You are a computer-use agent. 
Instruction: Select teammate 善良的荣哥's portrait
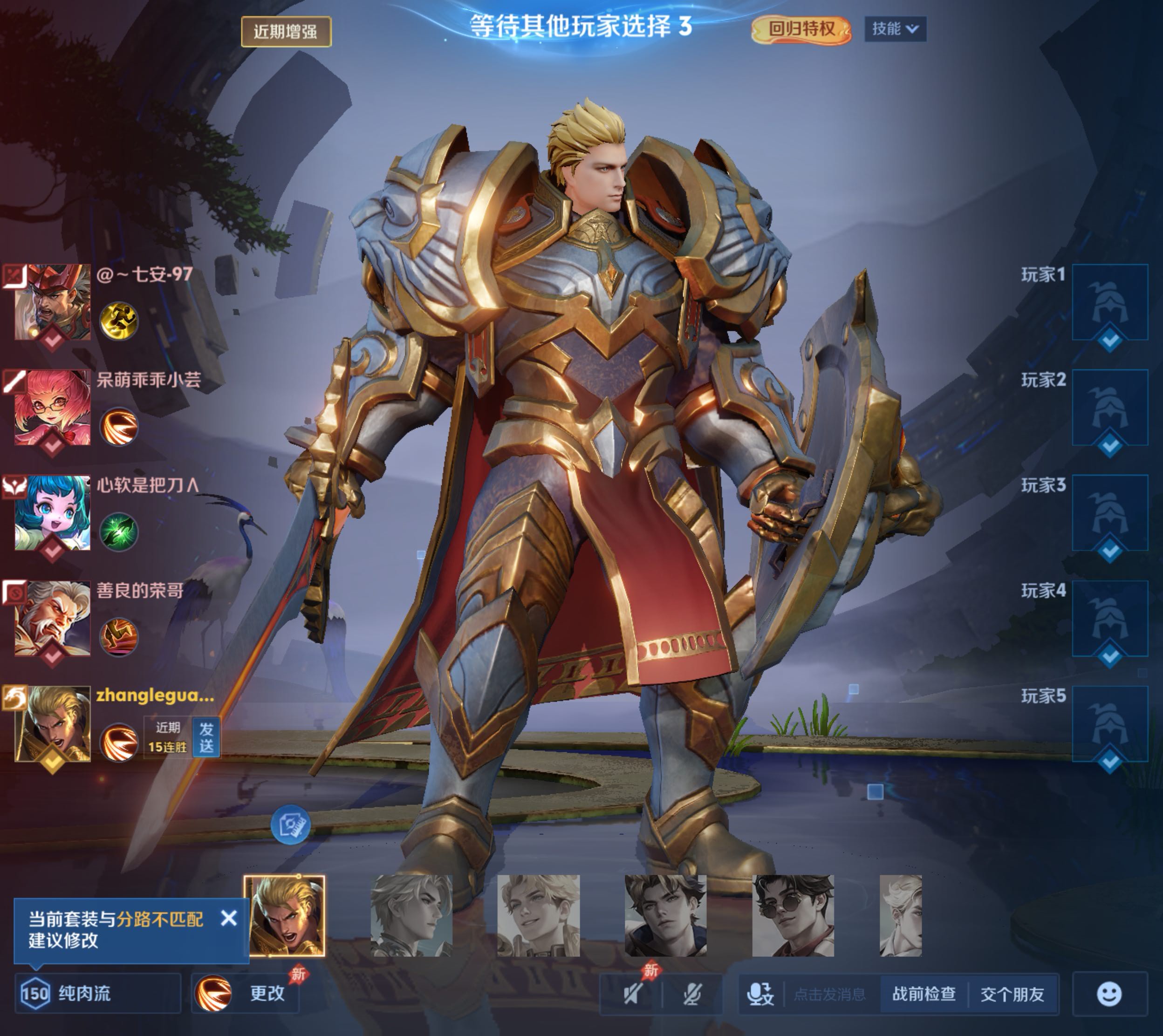coord(52,618)
